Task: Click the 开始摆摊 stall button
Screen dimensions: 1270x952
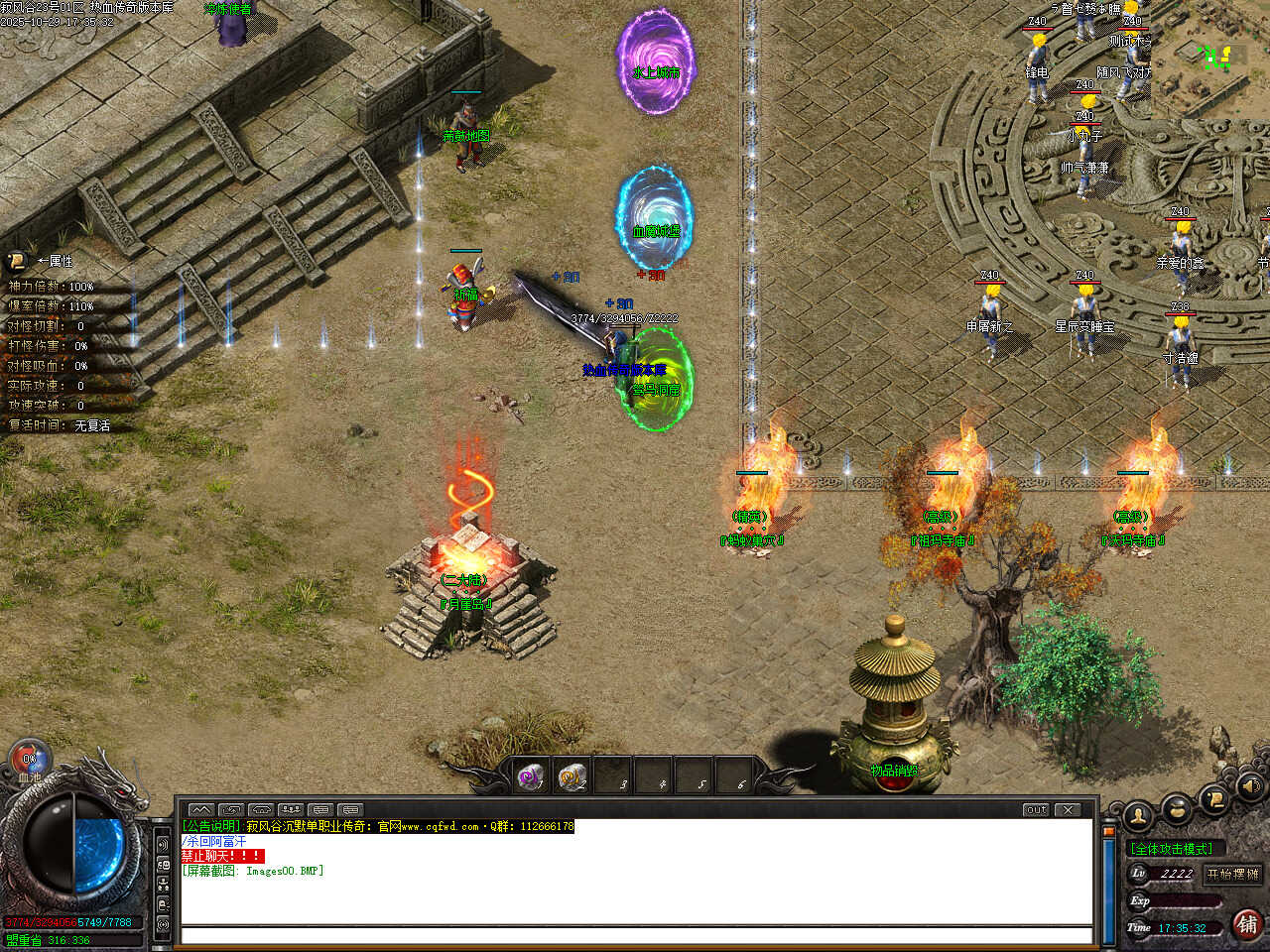Action: tap(1232, 874)
